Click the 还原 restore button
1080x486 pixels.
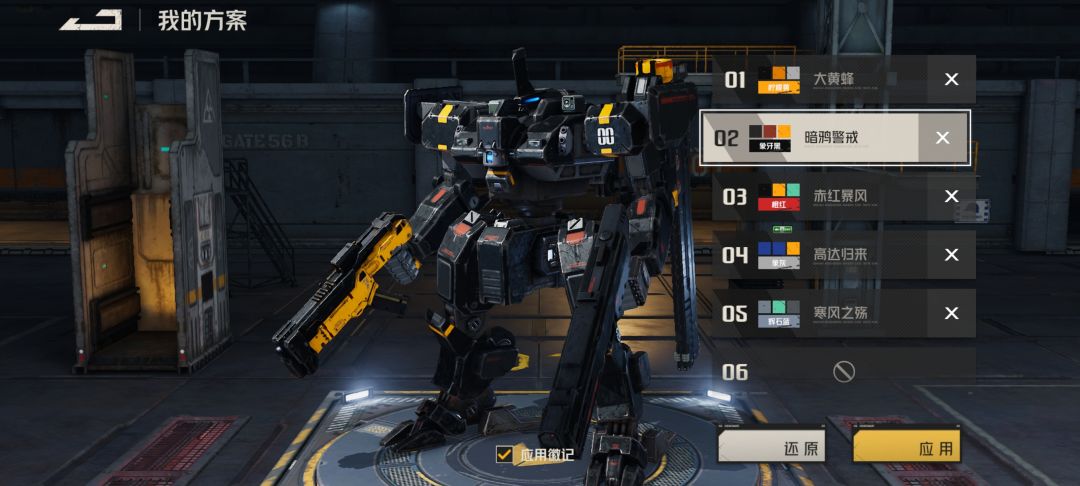tap(772, 448)
